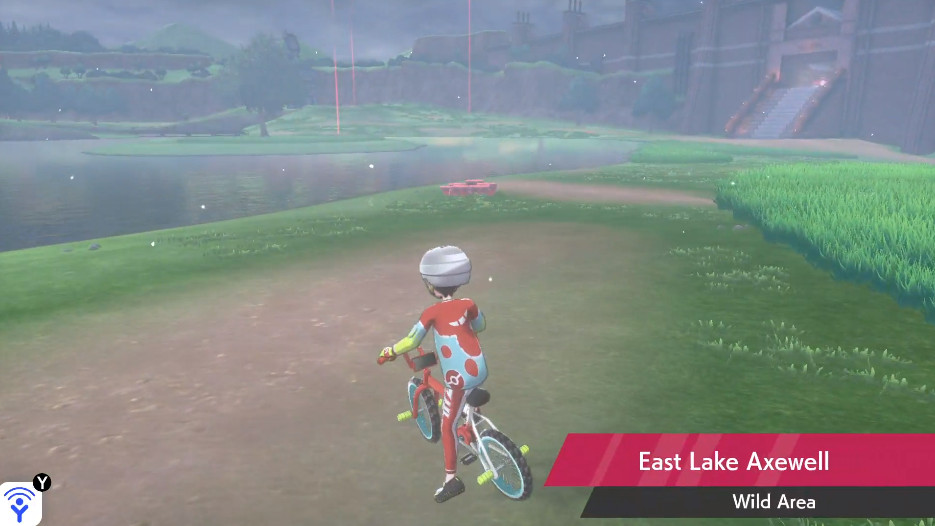
Task: Open the Y-Comm wireless icon
Action: [20, 503]
